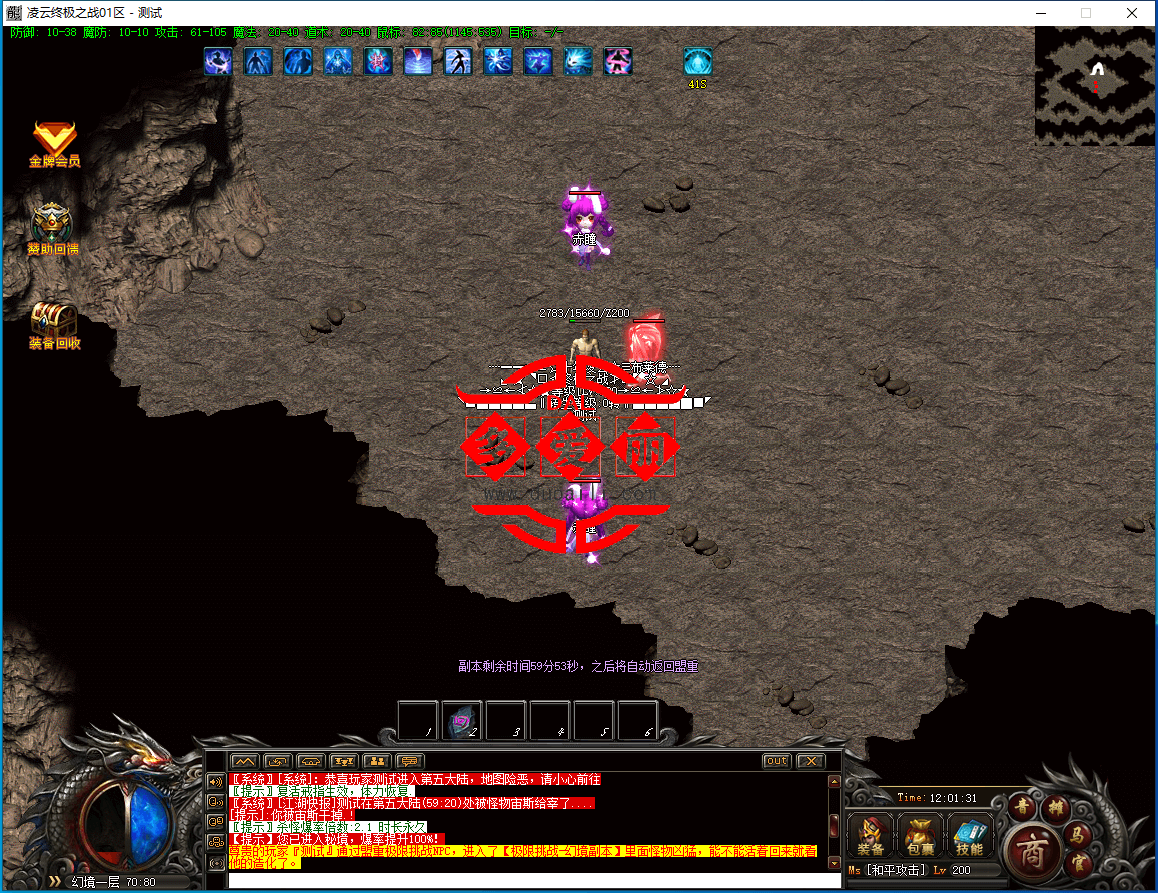1158x893 pixels.
Task: Open the 装备 equipment panel
Action: 871,834
